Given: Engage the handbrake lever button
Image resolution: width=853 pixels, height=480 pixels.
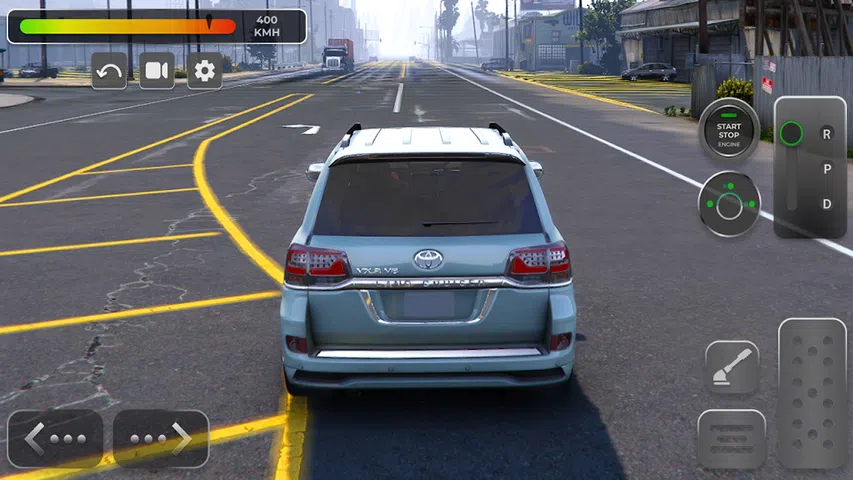Looking at the screenshot, I should coord(732,369).
